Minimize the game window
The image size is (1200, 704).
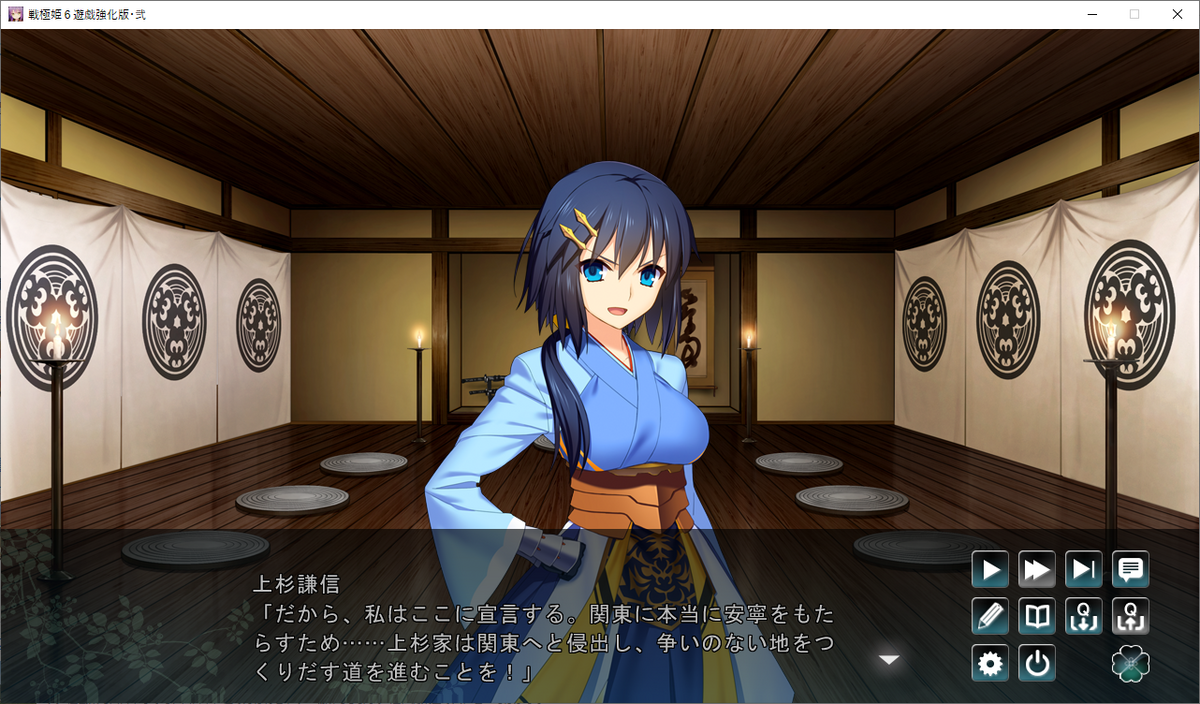[x=1092, y=14]
